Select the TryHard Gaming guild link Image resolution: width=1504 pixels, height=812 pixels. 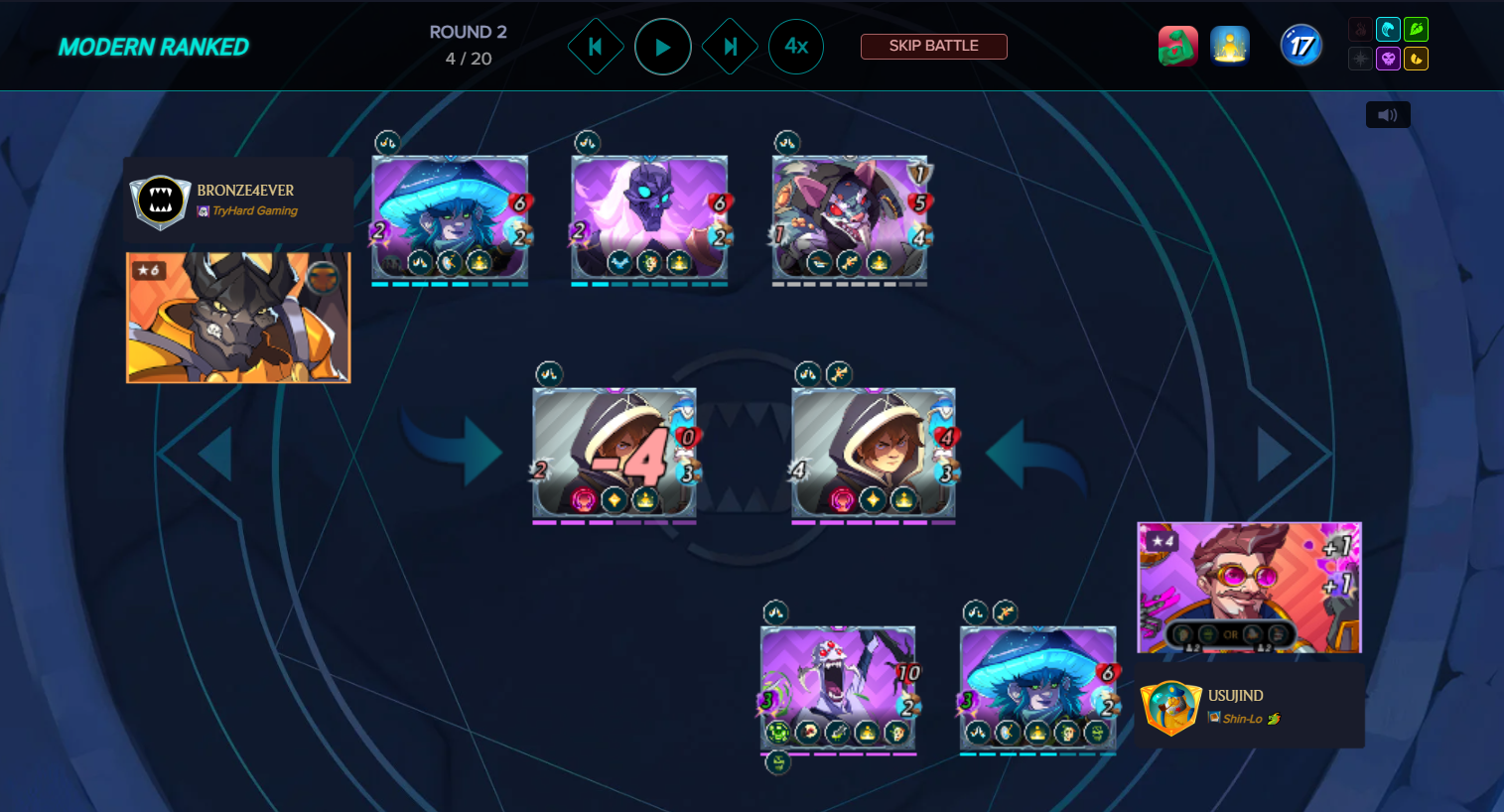(x=254, y=210)
